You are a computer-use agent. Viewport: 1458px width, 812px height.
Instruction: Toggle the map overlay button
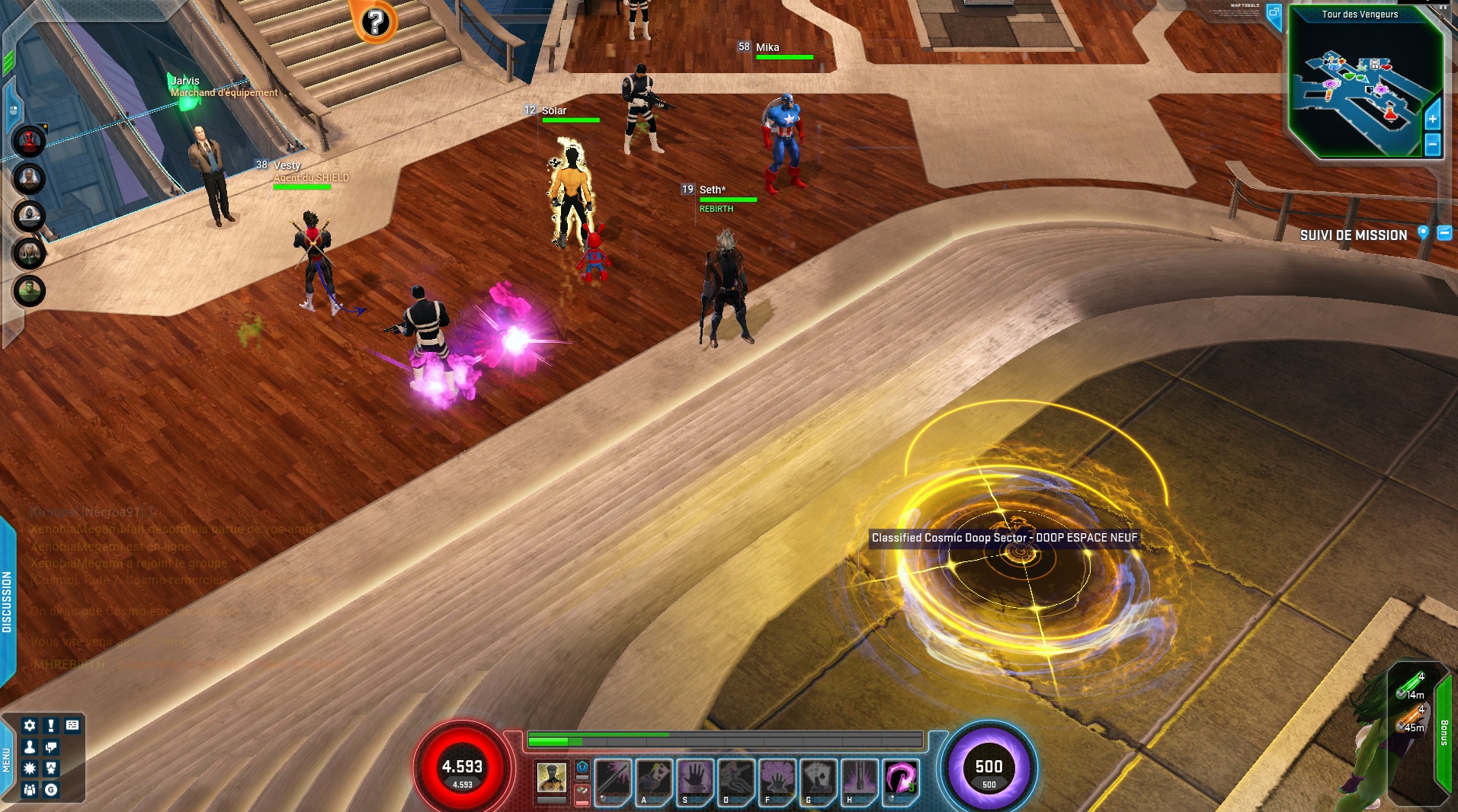[1274, 13]
